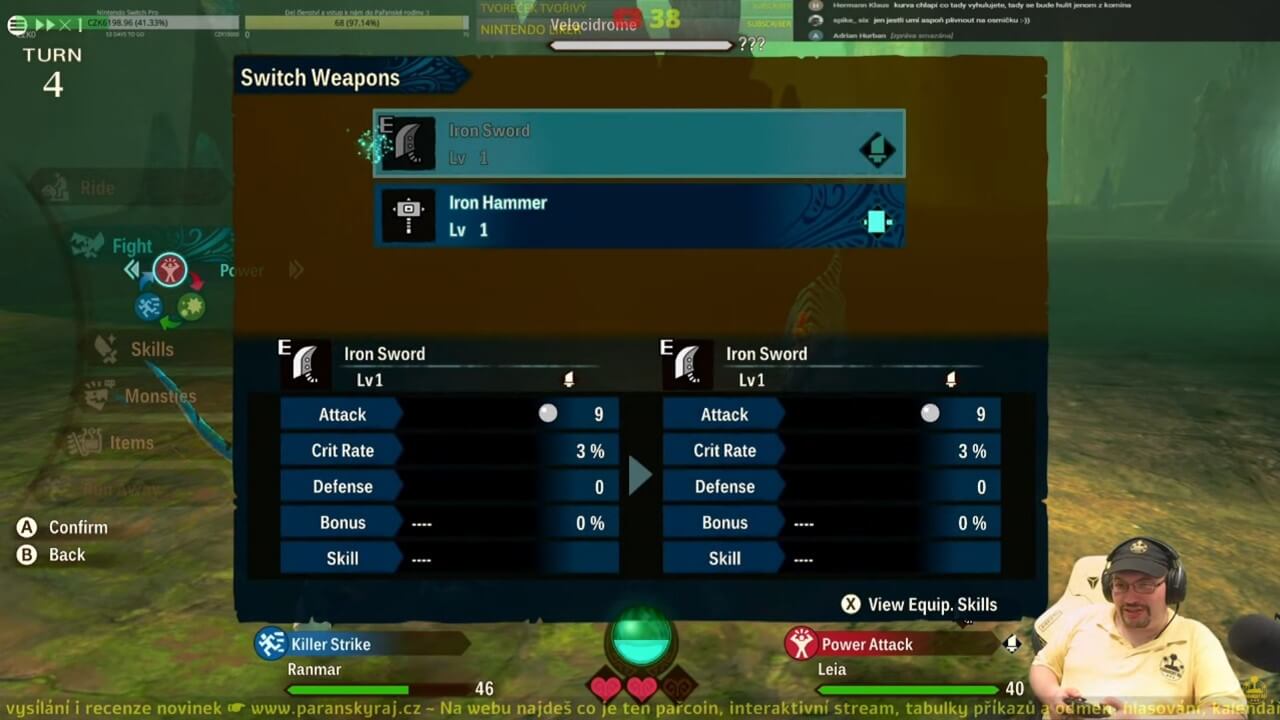Pick the blue Speed attack type icon
The width and height of the screenshot is (1280, 720).
[x=149, y=306]
